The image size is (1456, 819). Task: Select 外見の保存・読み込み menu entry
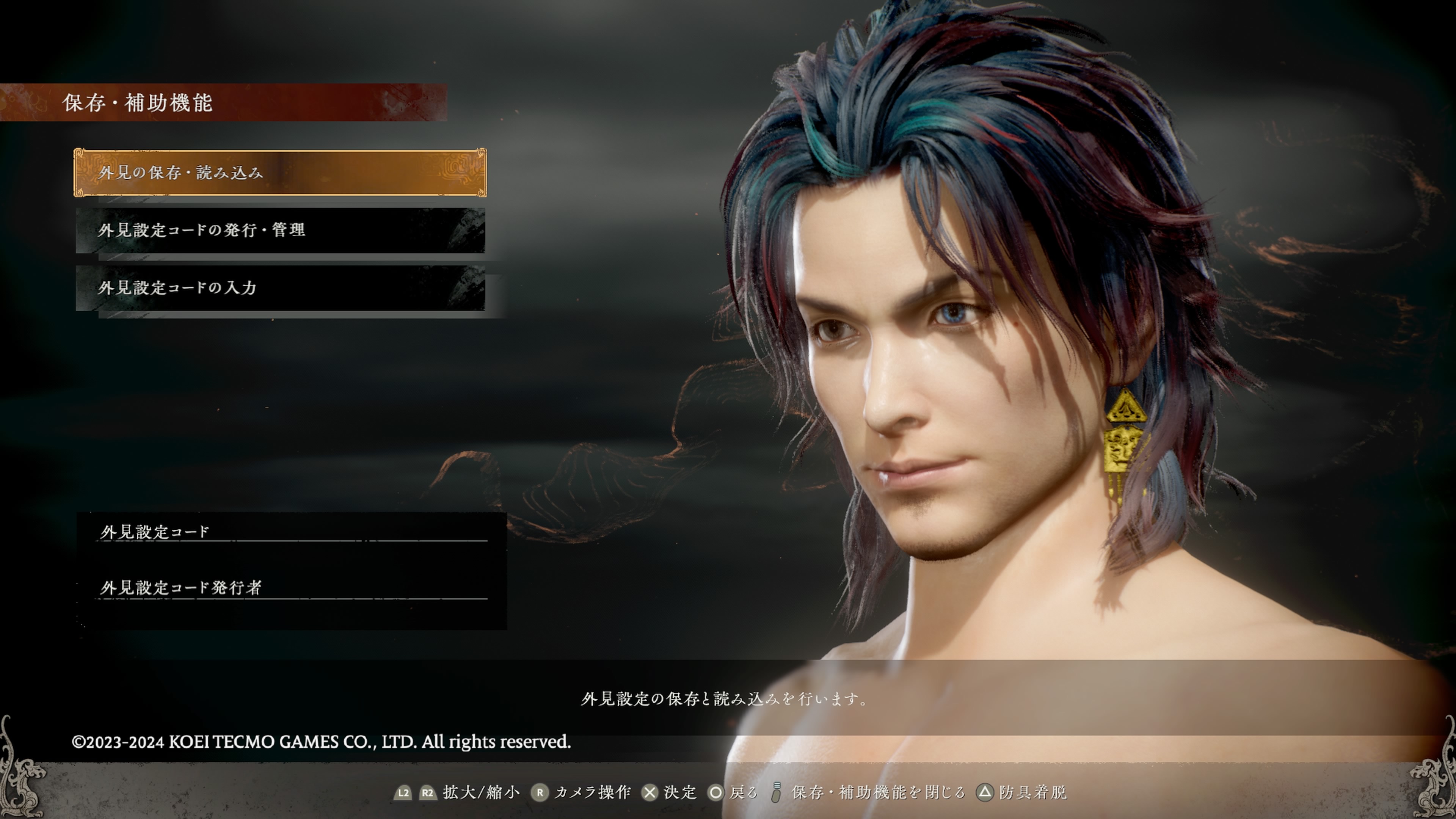coord(280,173)
